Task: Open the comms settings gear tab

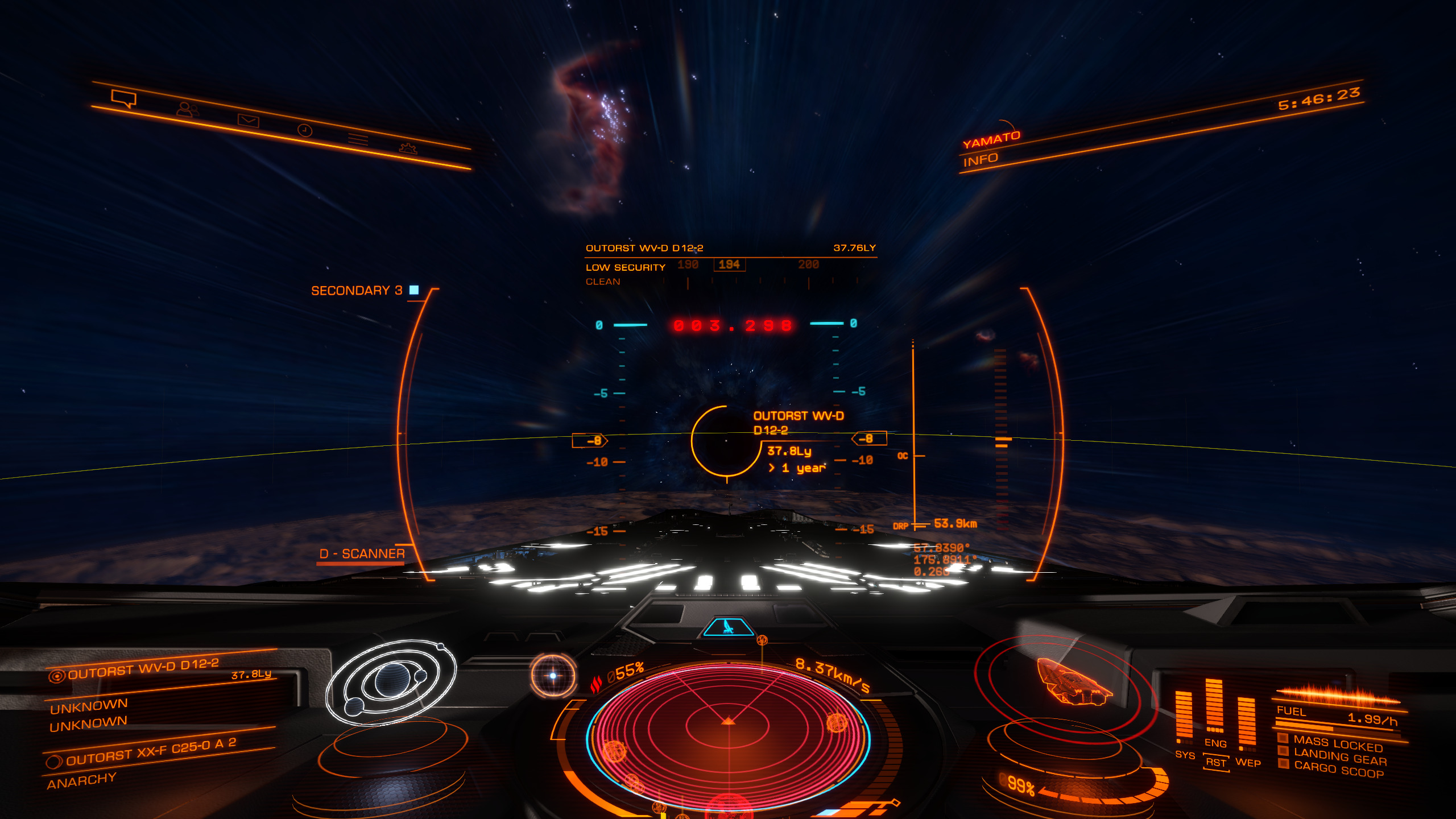Action: pos(408,148)
